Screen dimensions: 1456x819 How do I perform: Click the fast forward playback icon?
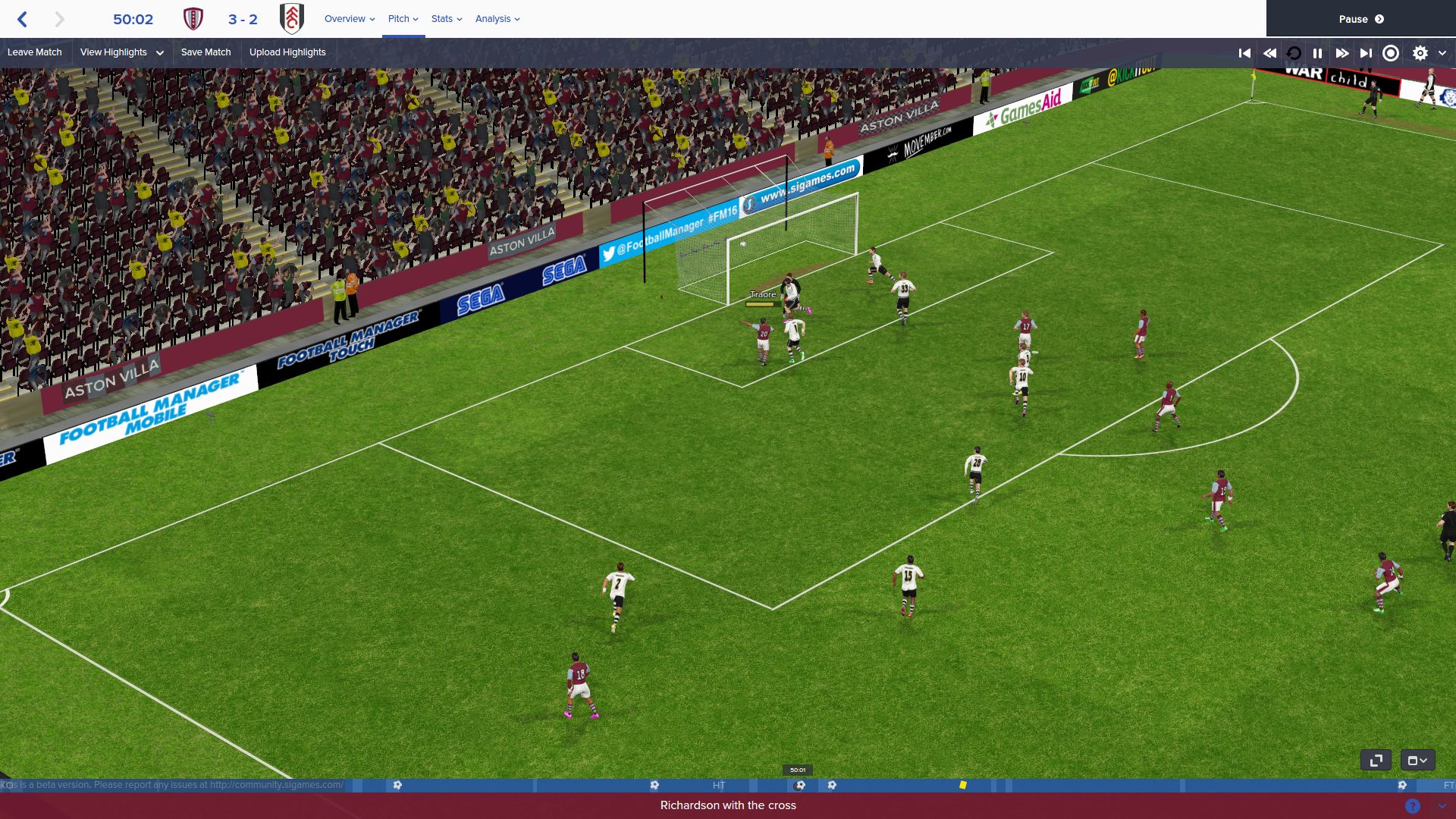tap(1342, 53)
